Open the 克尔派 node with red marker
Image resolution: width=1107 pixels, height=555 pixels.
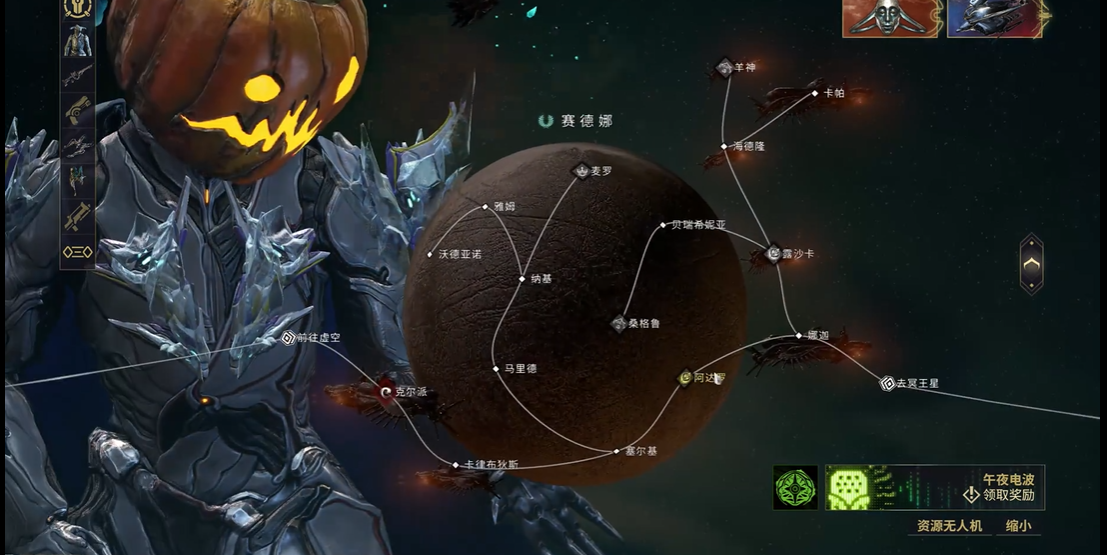[387, 392]
